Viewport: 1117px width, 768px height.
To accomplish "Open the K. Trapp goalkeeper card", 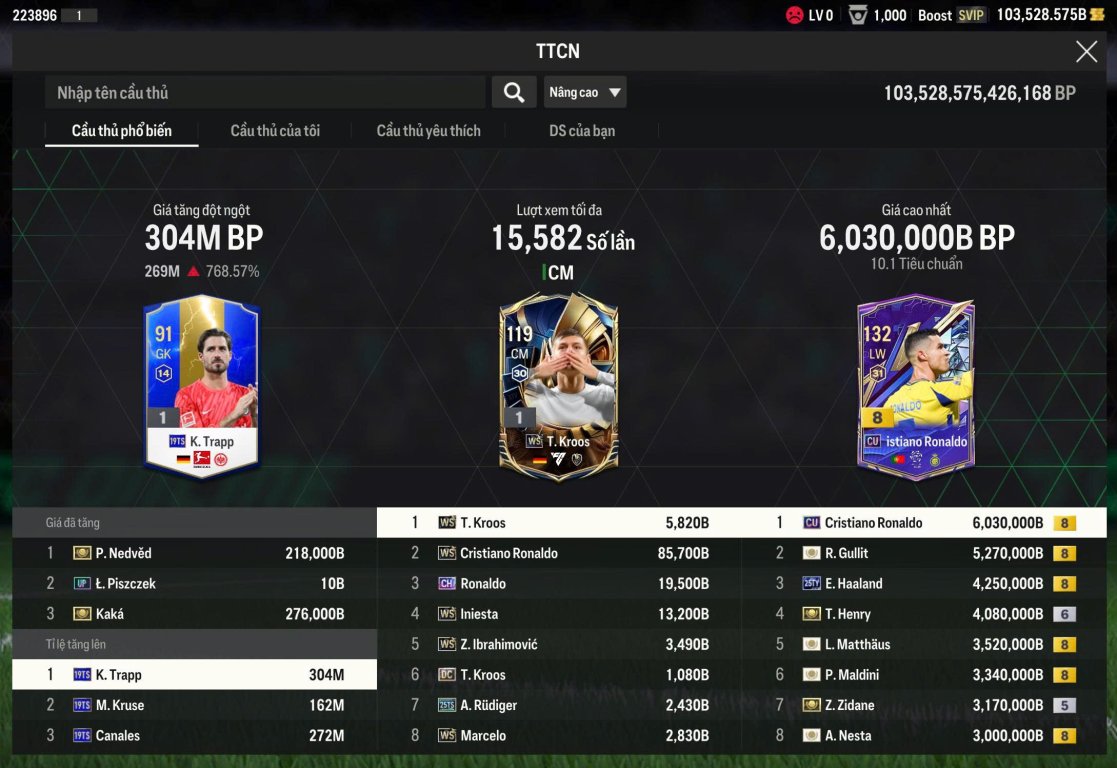I will [x=202, y=383].
